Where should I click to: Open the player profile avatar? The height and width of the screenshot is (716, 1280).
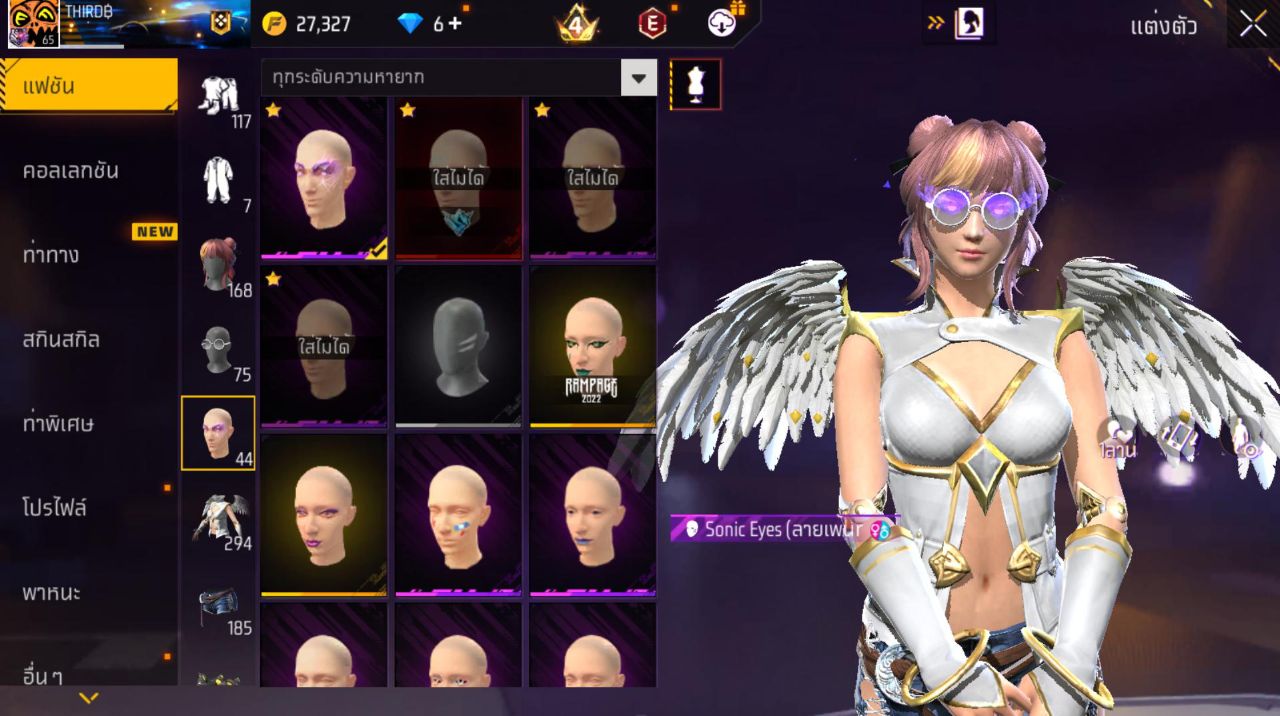click(33, 24)
